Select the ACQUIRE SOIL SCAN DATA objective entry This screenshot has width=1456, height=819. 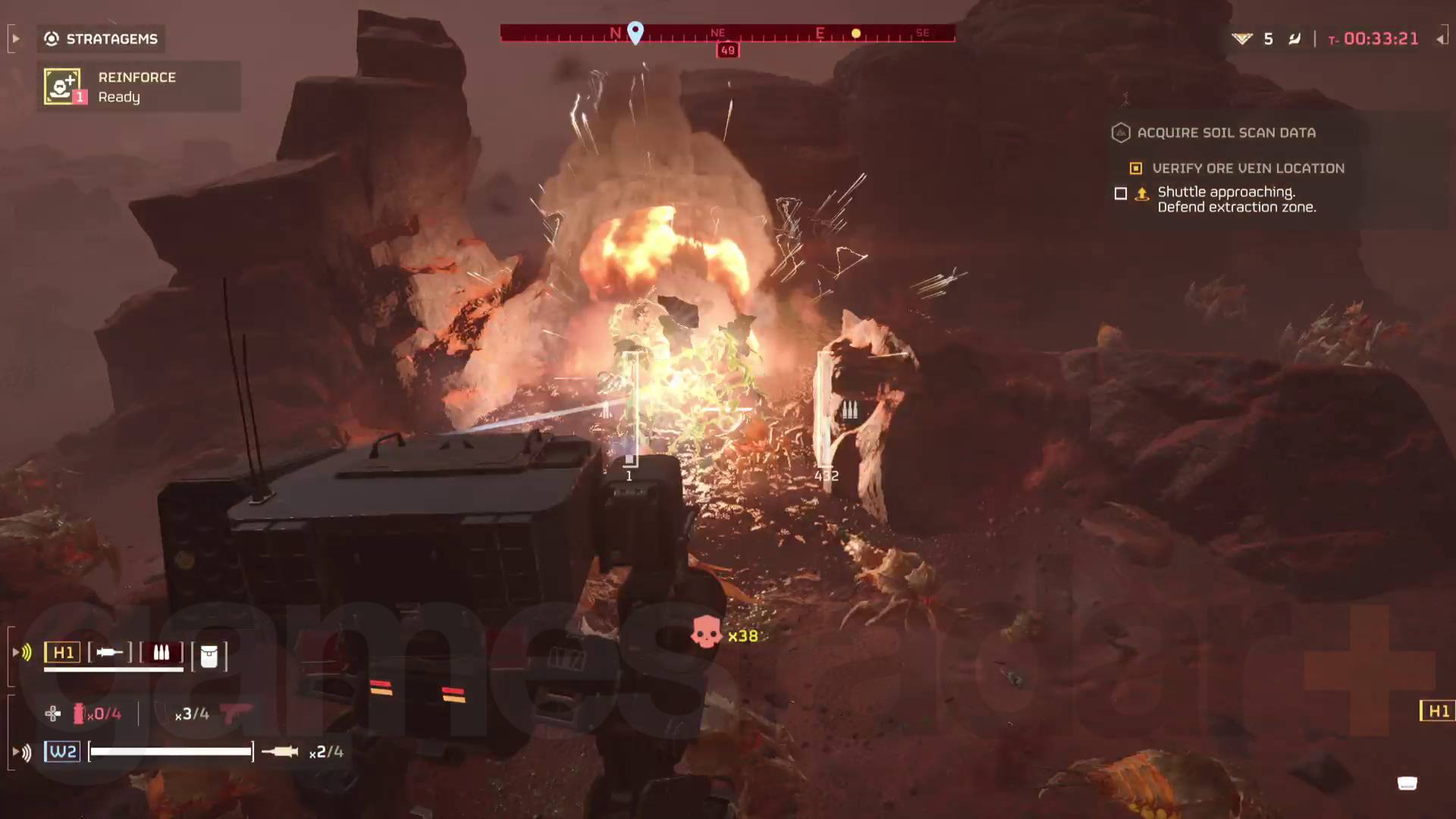coord(1226,133)
